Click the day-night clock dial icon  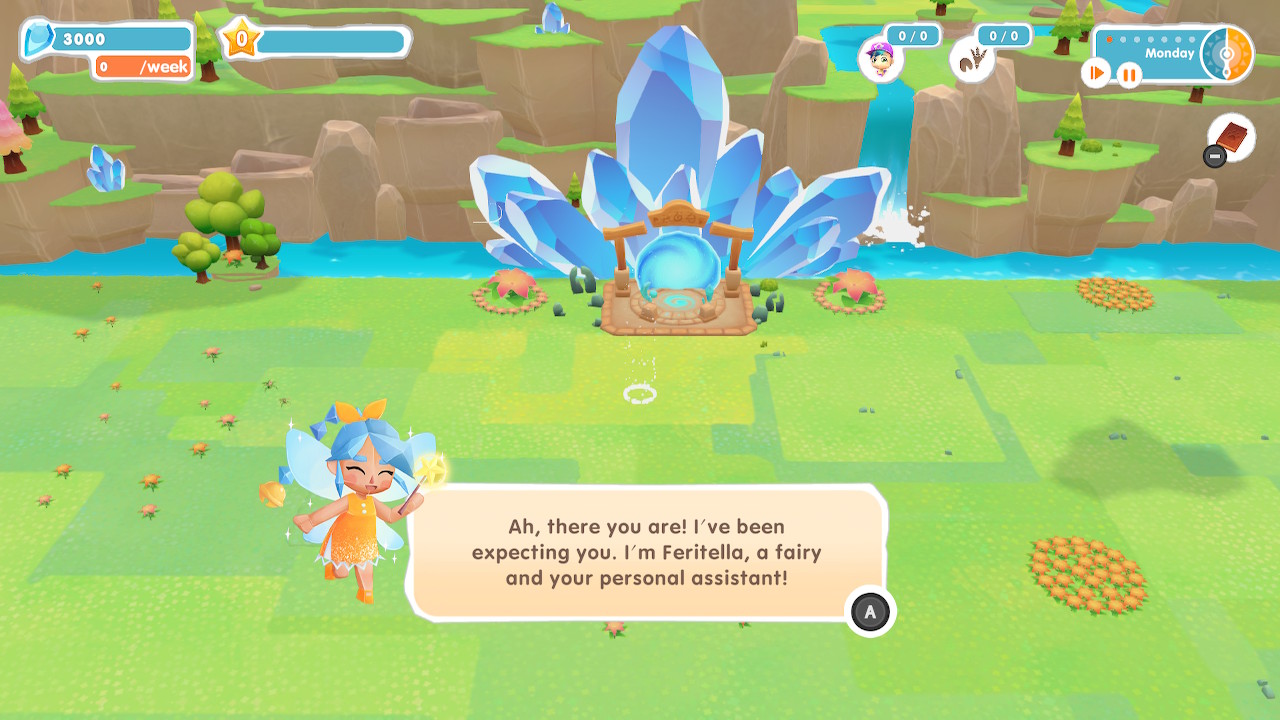pyautogui.click(x=1226, y=53)
